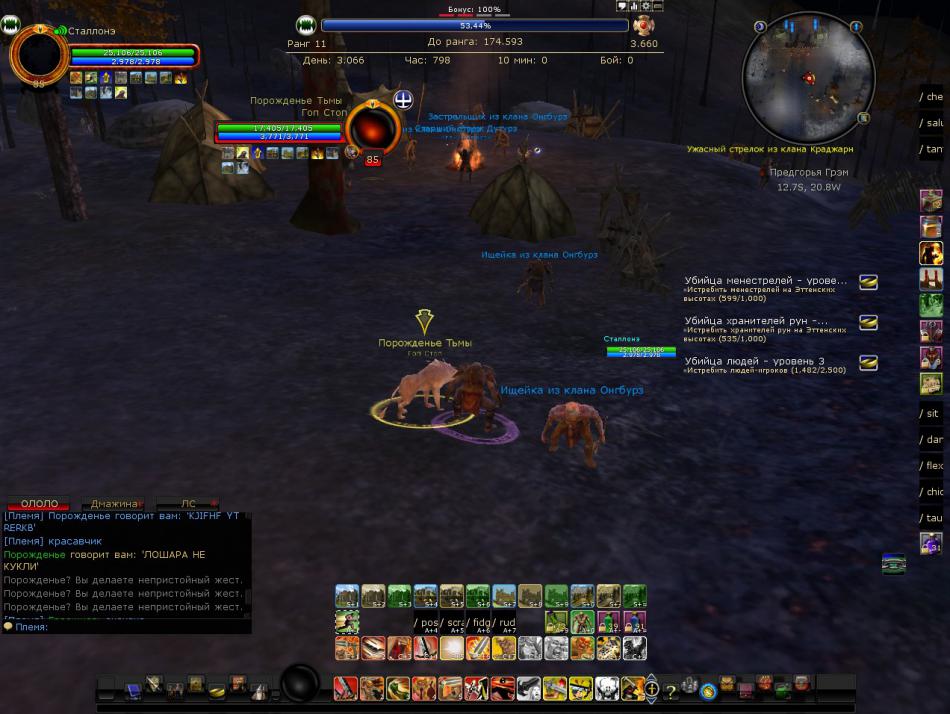Use the /flex emote shortcut
950x714 pixels.
coord(931,466)
